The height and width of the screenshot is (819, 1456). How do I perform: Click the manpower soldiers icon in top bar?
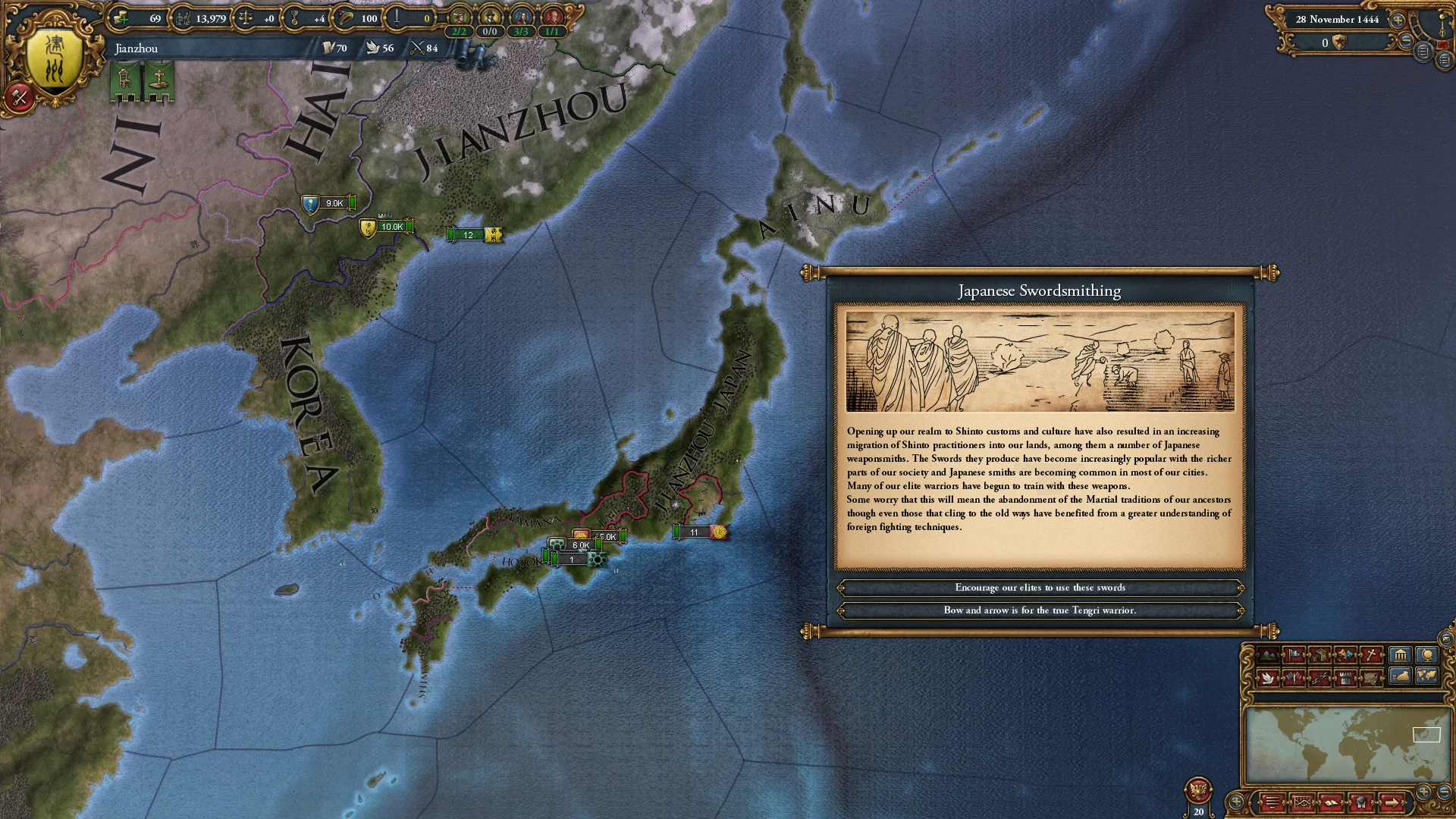[x=182, y=19]
